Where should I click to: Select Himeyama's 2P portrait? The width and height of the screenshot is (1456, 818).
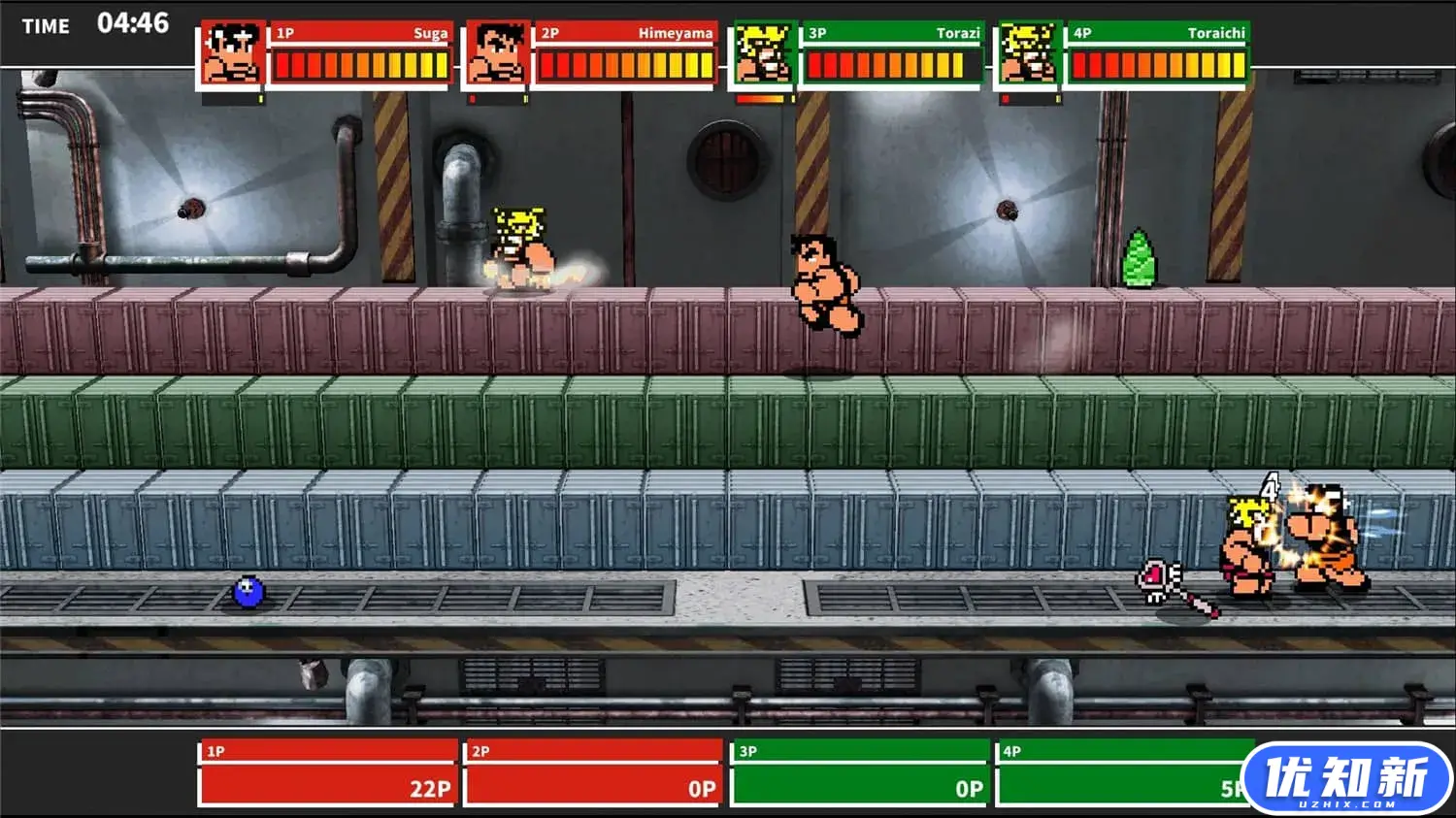click(x=496, y=55)
